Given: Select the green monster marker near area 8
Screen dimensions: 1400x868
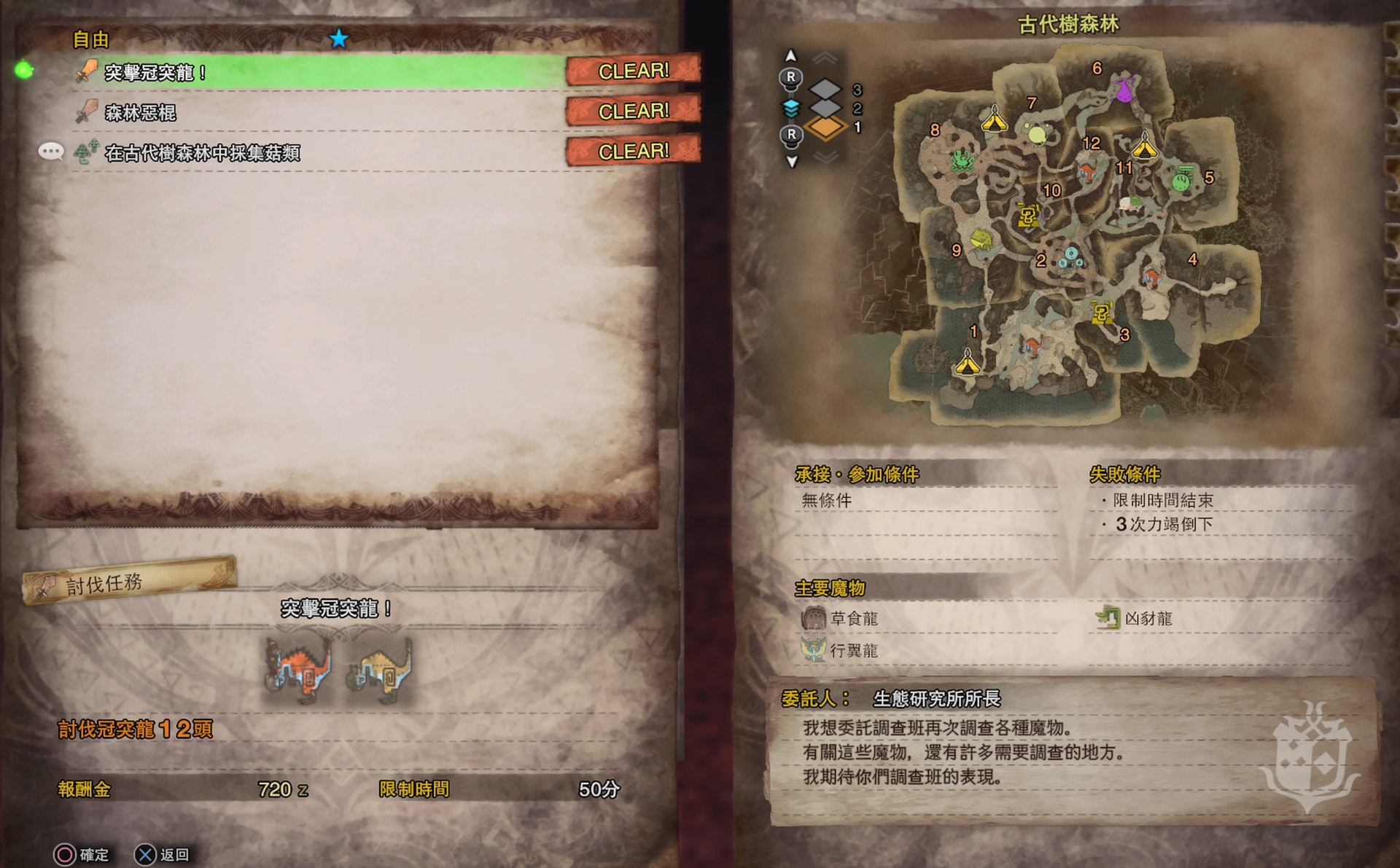Looking at the screenshot, I should [x=962, y=160].
